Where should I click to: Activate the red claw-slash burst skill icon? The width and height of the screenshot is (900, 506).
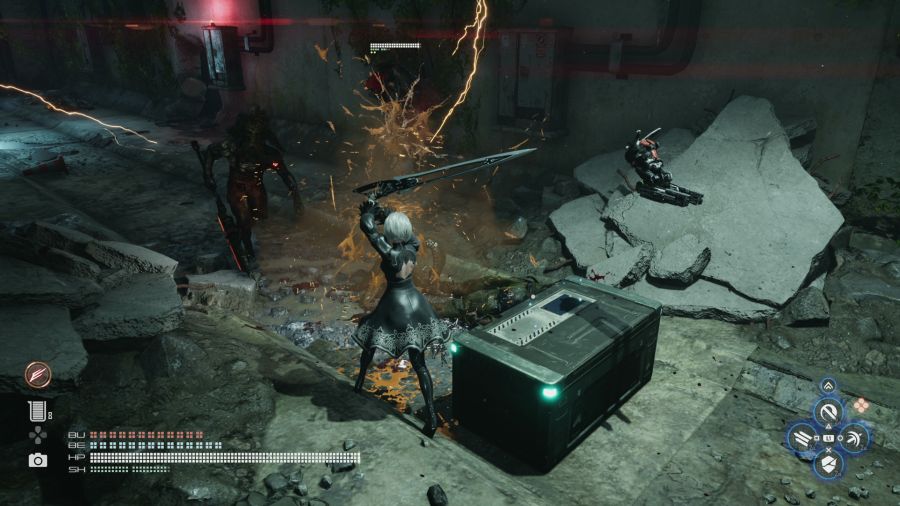[37, 375]
